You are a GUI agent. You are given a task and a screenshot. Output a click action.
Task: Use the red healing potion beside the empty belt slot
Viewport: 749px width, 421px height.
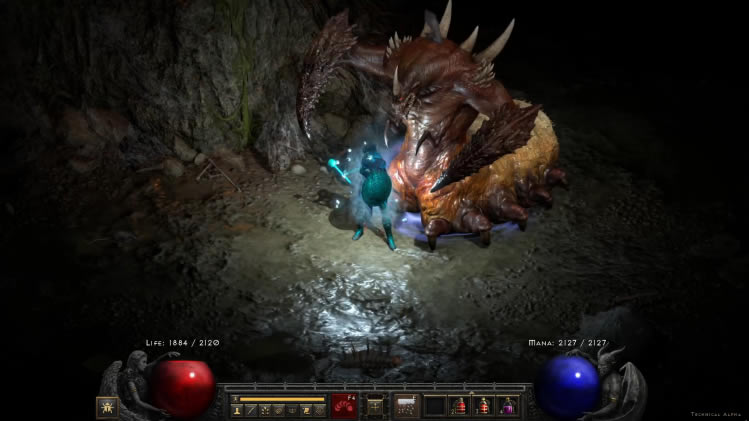[460, 406]
